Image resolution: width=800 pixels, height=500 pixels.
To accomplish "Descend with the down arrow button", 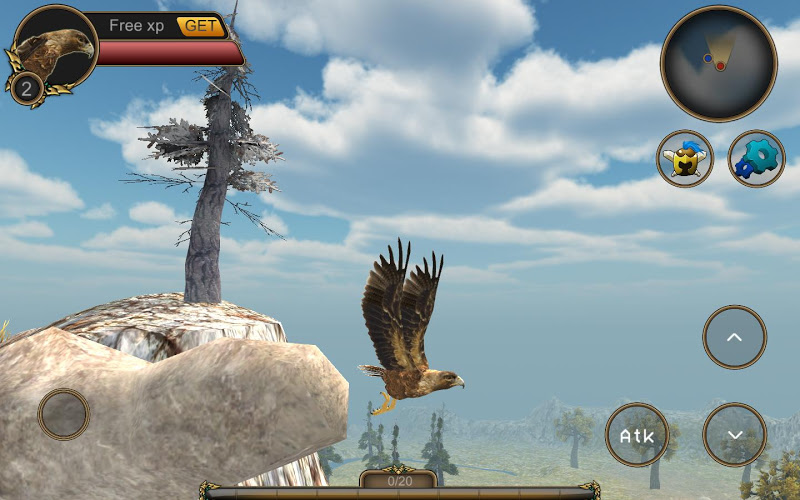I will (734, 435).
